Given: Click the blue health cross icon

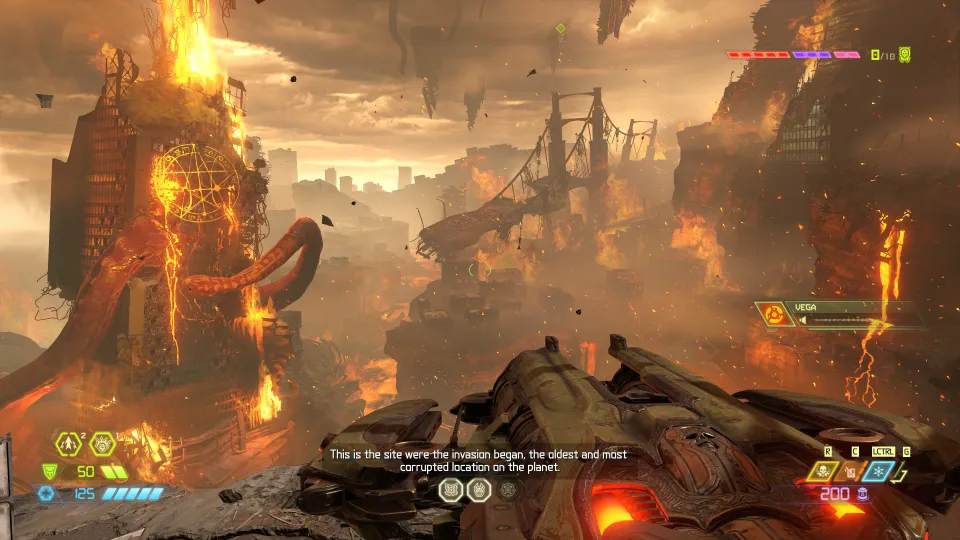Looking at the screenshot, I should coord(45,493).
